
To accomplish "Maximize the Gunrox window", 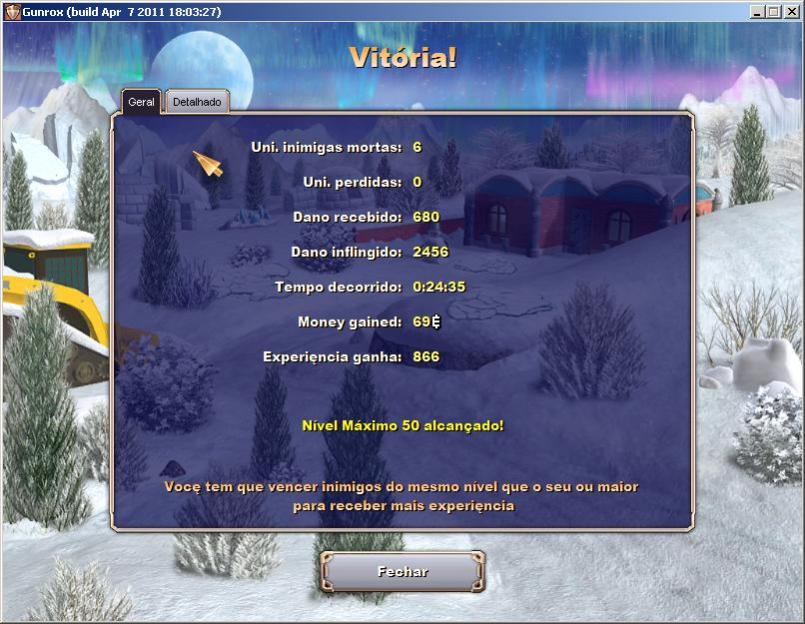I will click(x=773, y=11).
